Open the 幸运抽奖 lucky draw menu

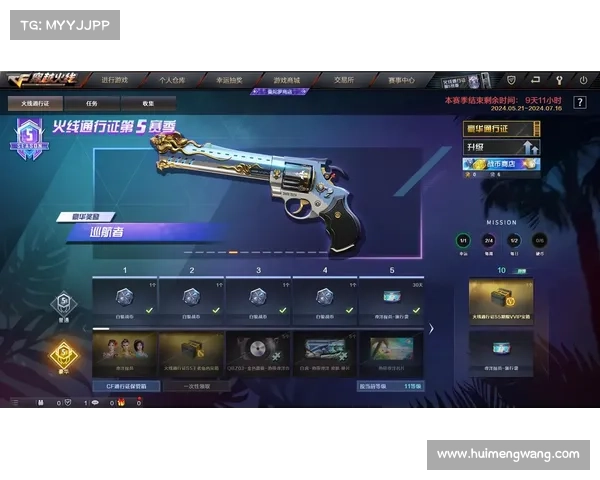[230, 79]
